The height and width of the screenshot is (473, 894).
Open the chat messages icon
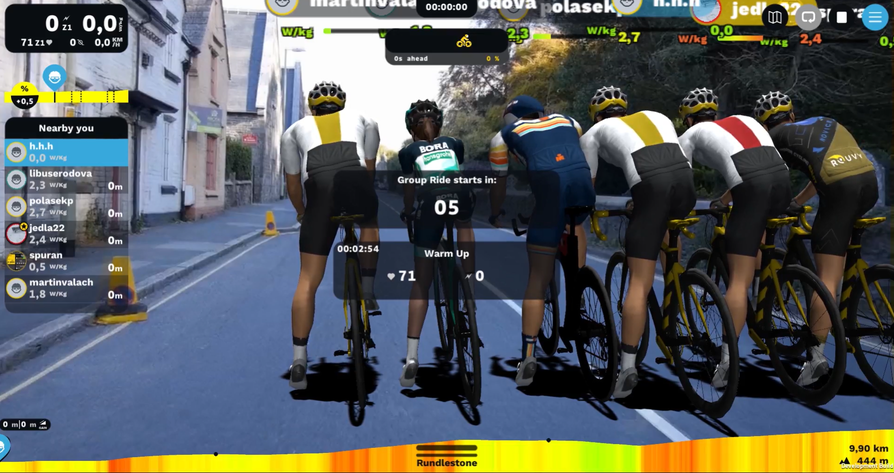pyautogui.click(x=808, y=17)
